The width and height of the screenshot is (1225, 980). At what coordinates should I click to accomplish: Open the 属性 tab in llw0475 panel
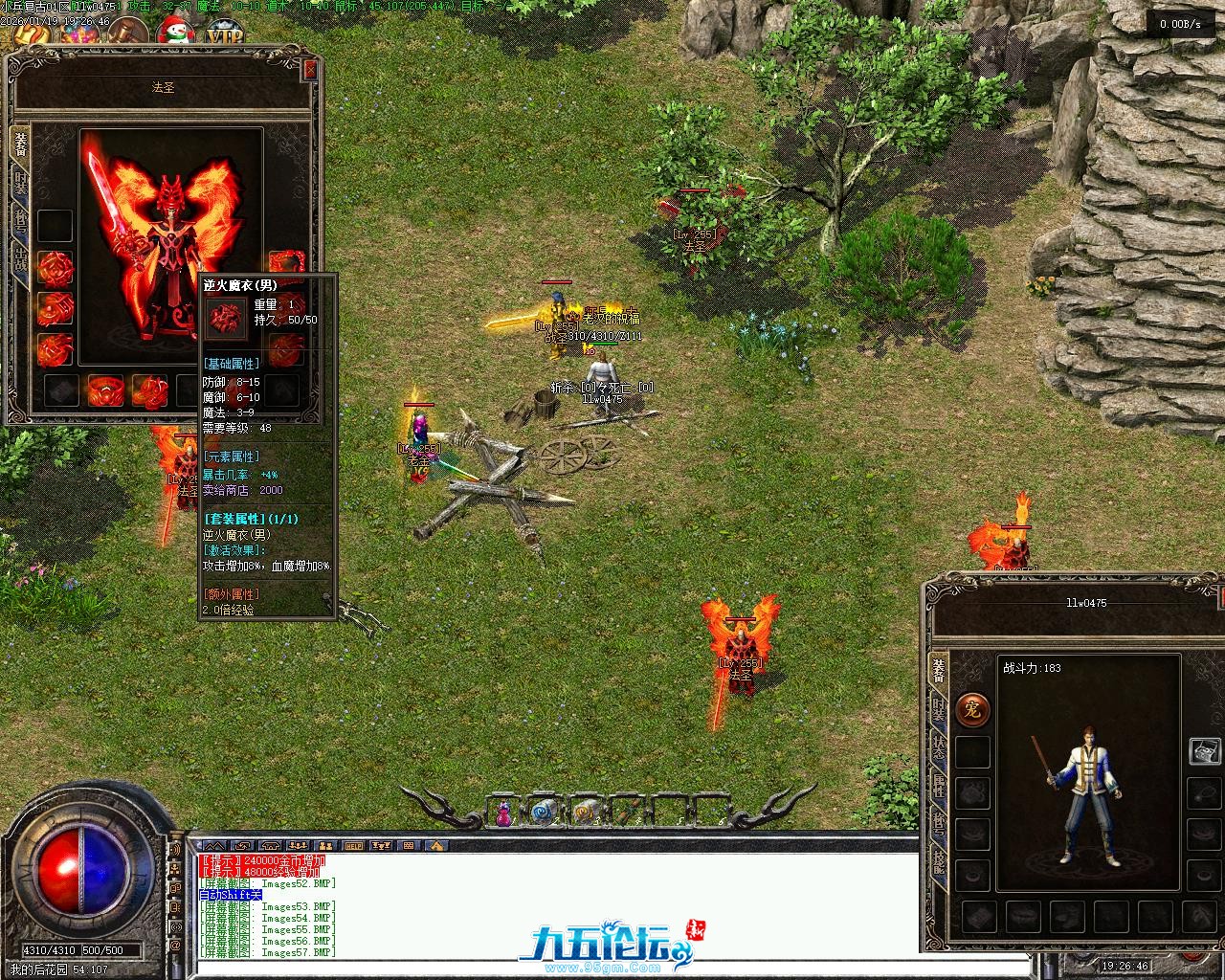pyautogui.click(x=939, y=785)
